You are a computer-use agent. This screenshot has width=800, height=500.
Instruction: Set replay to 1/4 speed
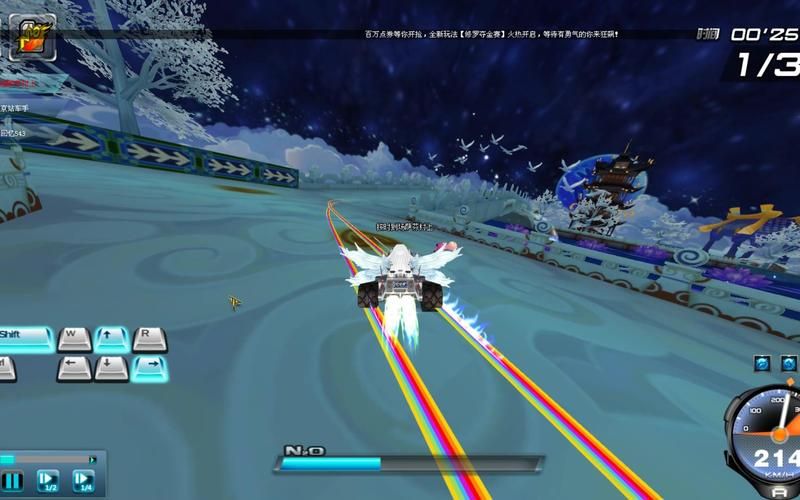coord(84,481)
